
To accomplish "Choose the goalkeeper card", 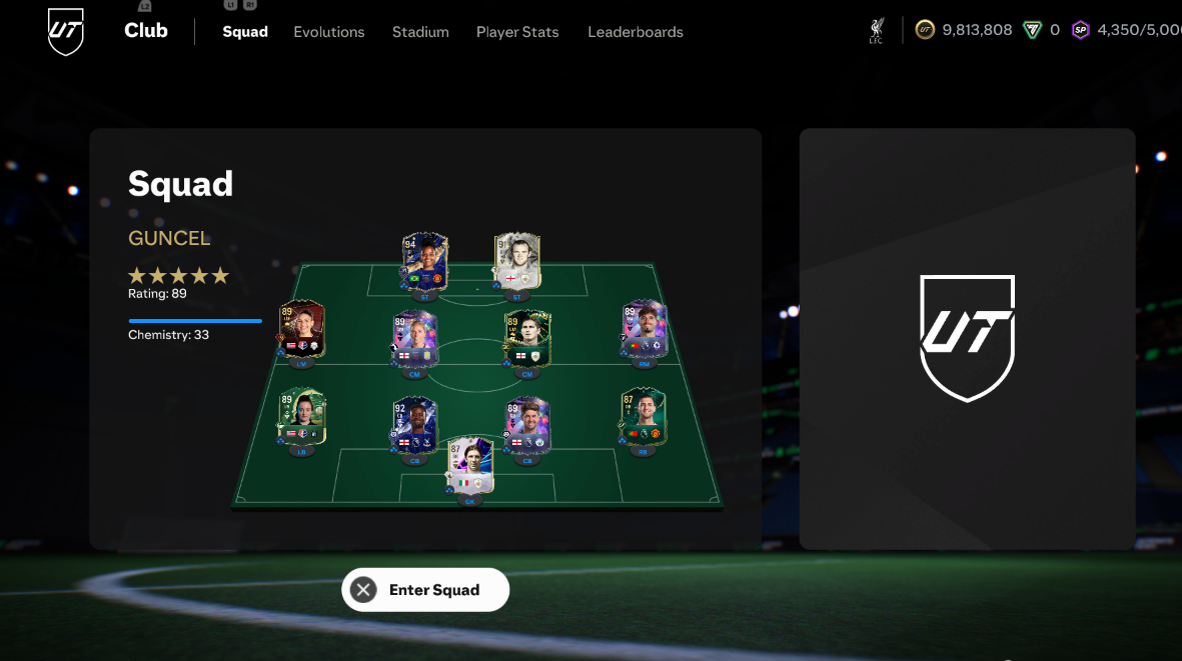I will pos(470,465).
